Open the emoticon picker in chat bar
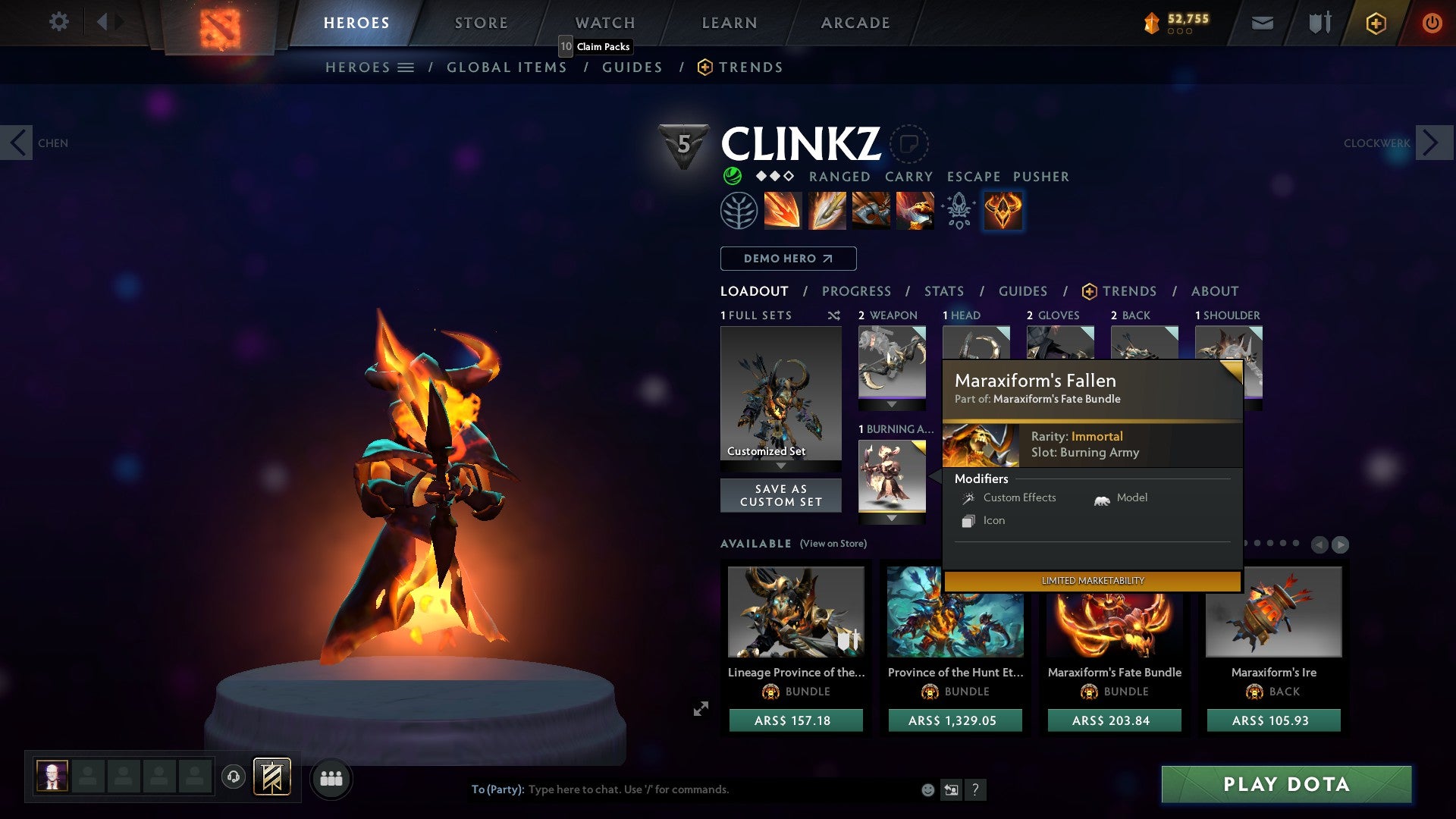 [x=927, y=789]
